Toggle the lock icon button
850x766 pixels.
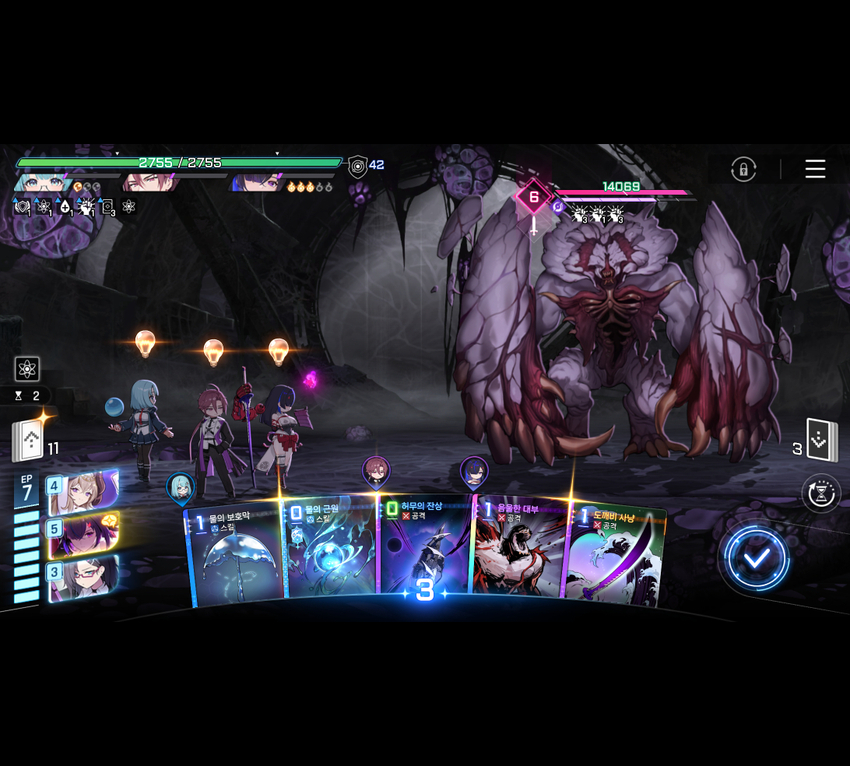[743, 169]
